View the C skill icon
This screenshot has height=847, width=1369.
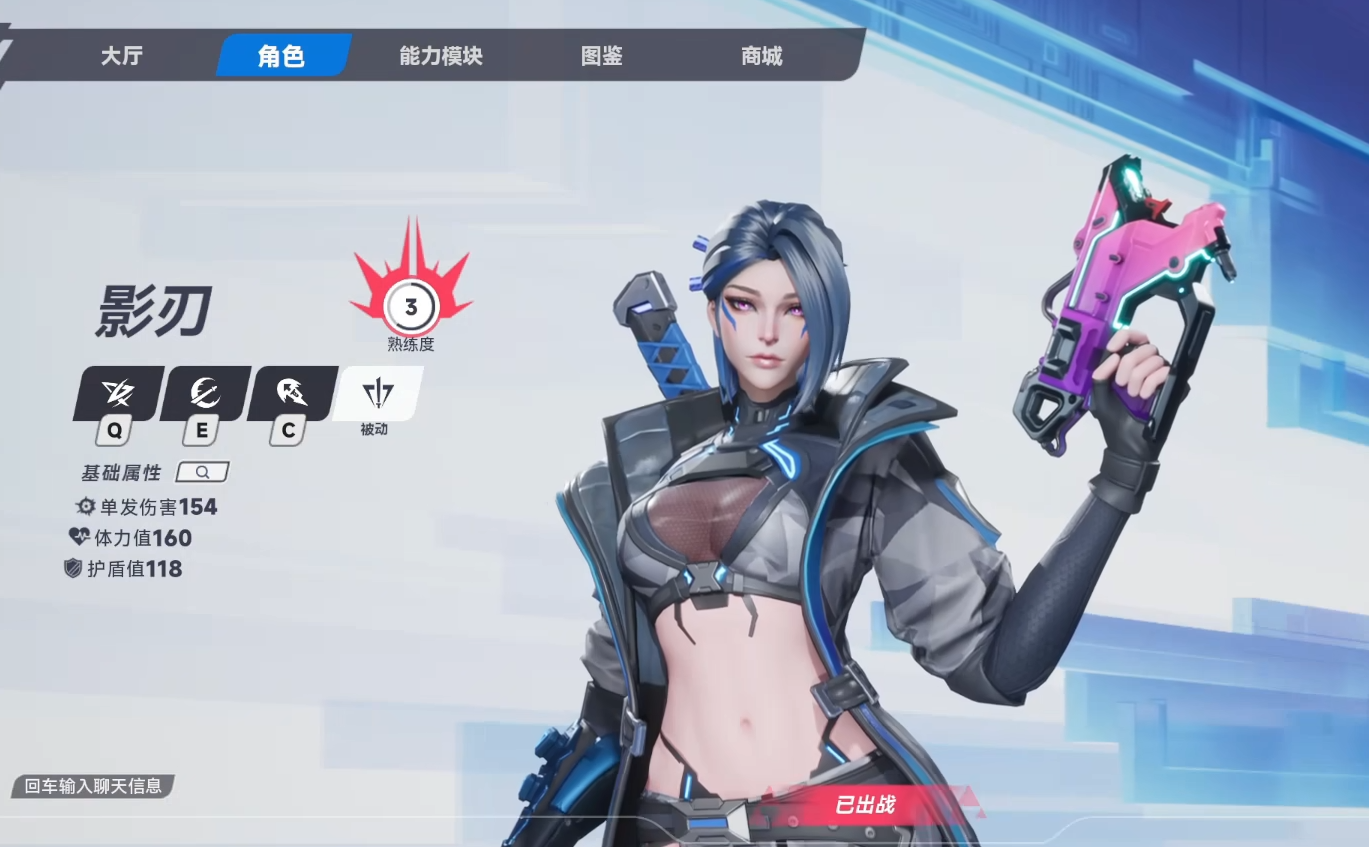click(292, 394)
